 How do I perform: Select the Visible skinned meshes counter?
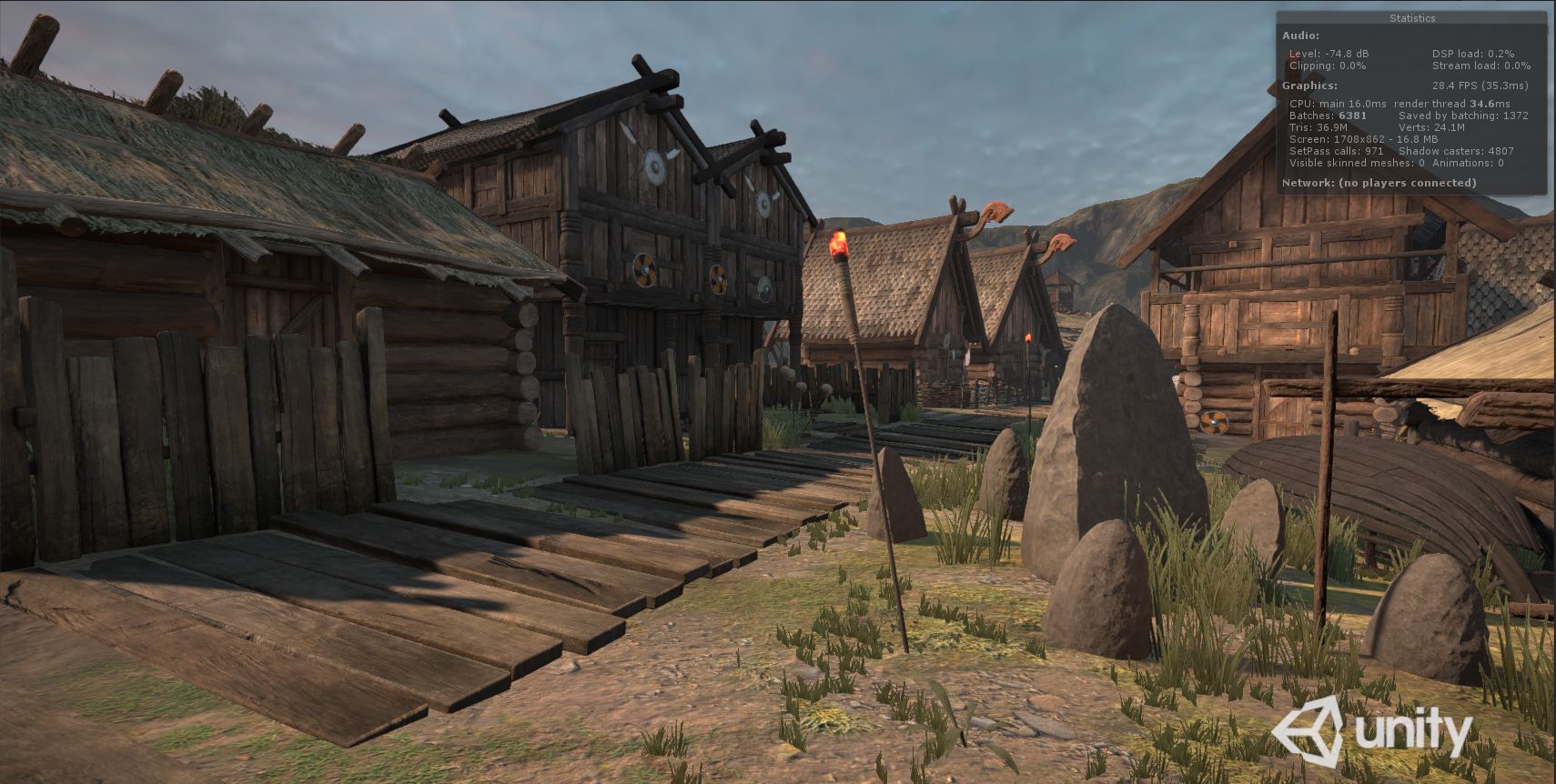(x=1355, y=163)
